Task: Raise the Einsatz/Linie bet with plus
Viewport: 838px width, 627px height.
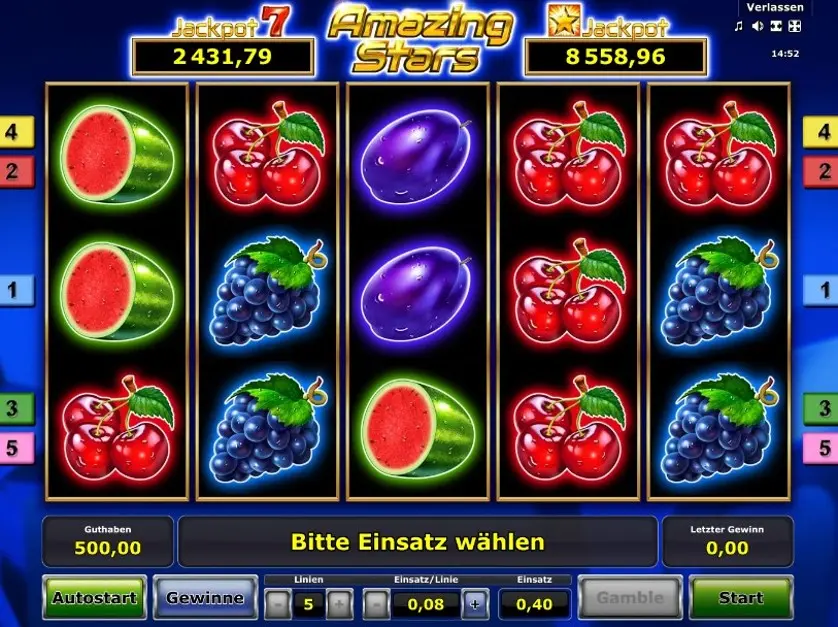Action: [x=474, y=604]
